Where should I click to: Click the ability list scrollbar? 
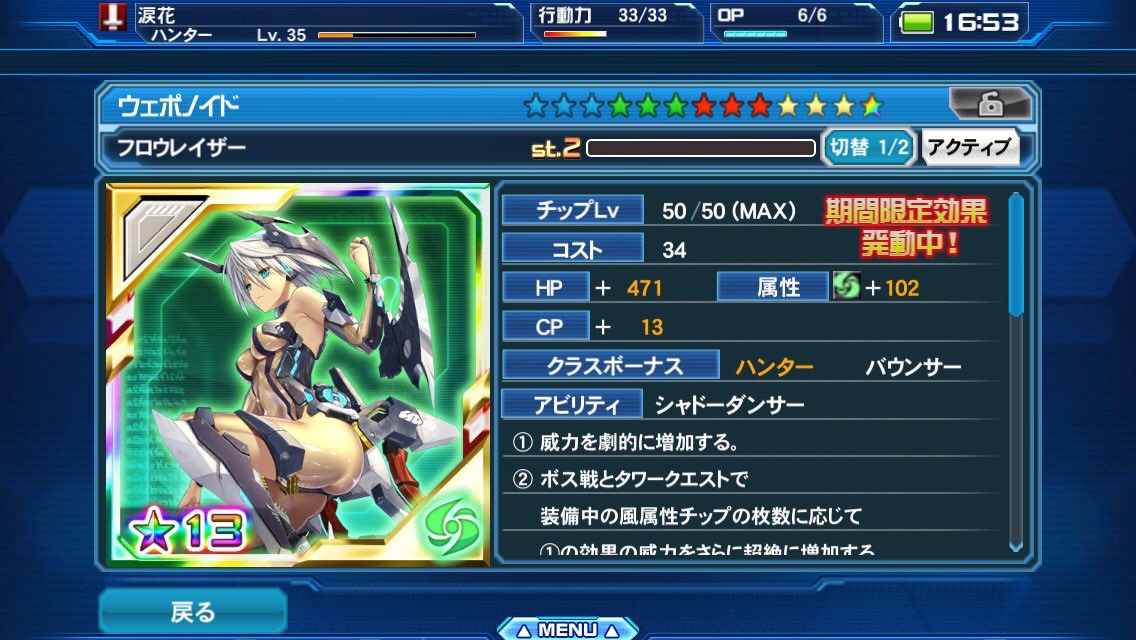(x=1016, y=370)
